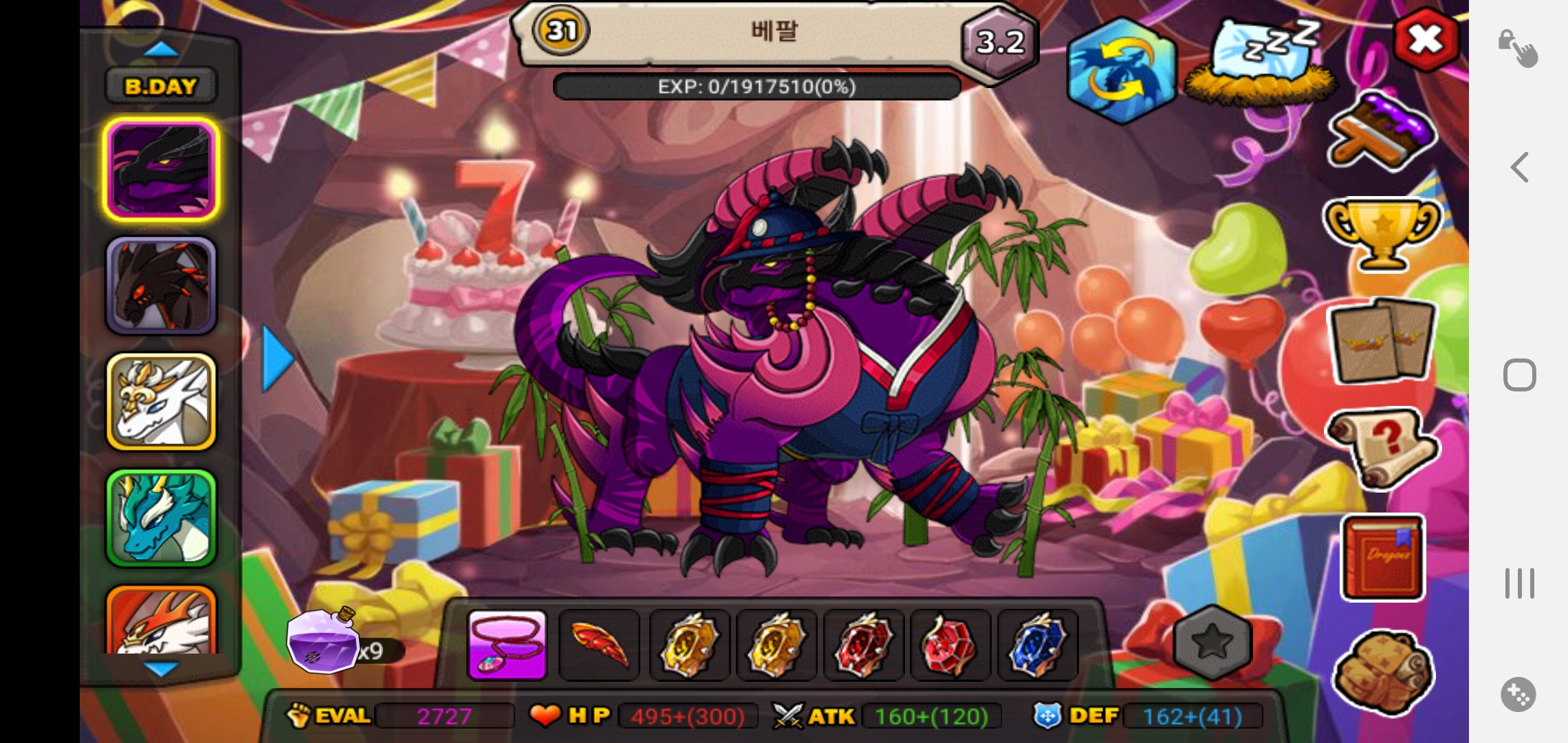Image resolution: width=1568 pixels, height=743 pixels.
Task: Open the brown backpack inventory
Action: point(1382,672)
